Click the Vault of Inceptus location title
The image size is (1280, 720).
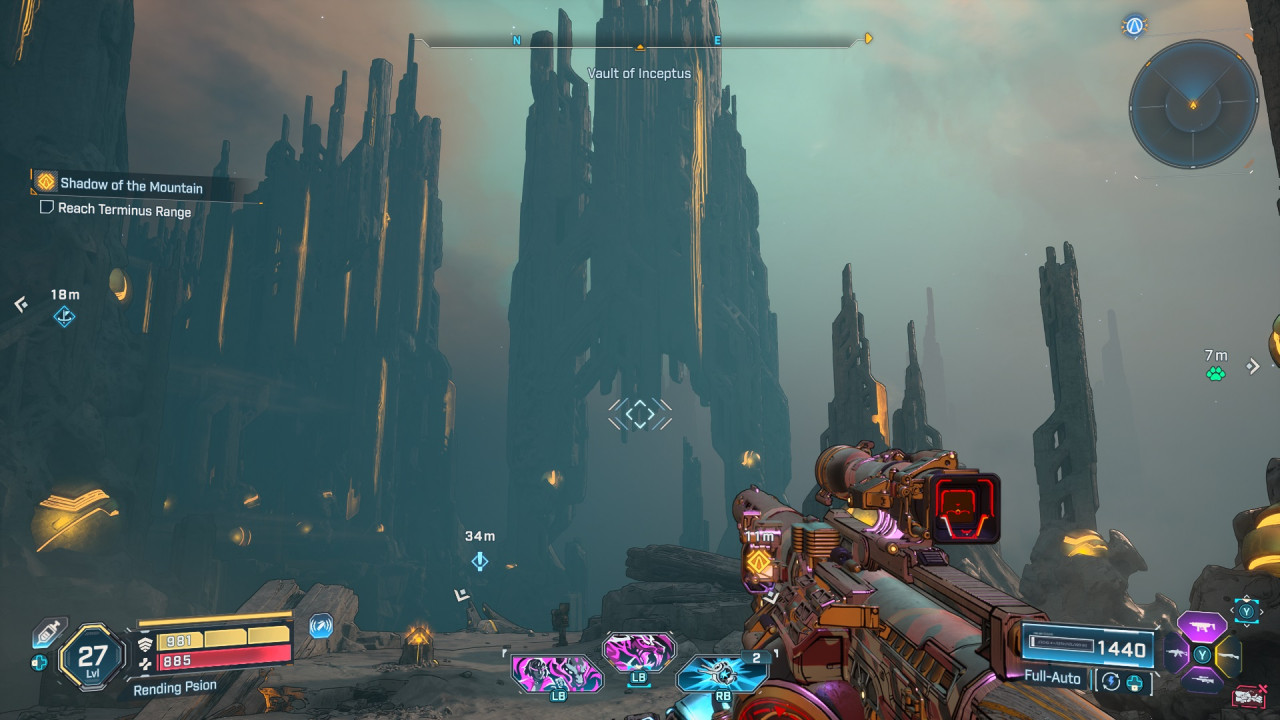tap(639, 73)
